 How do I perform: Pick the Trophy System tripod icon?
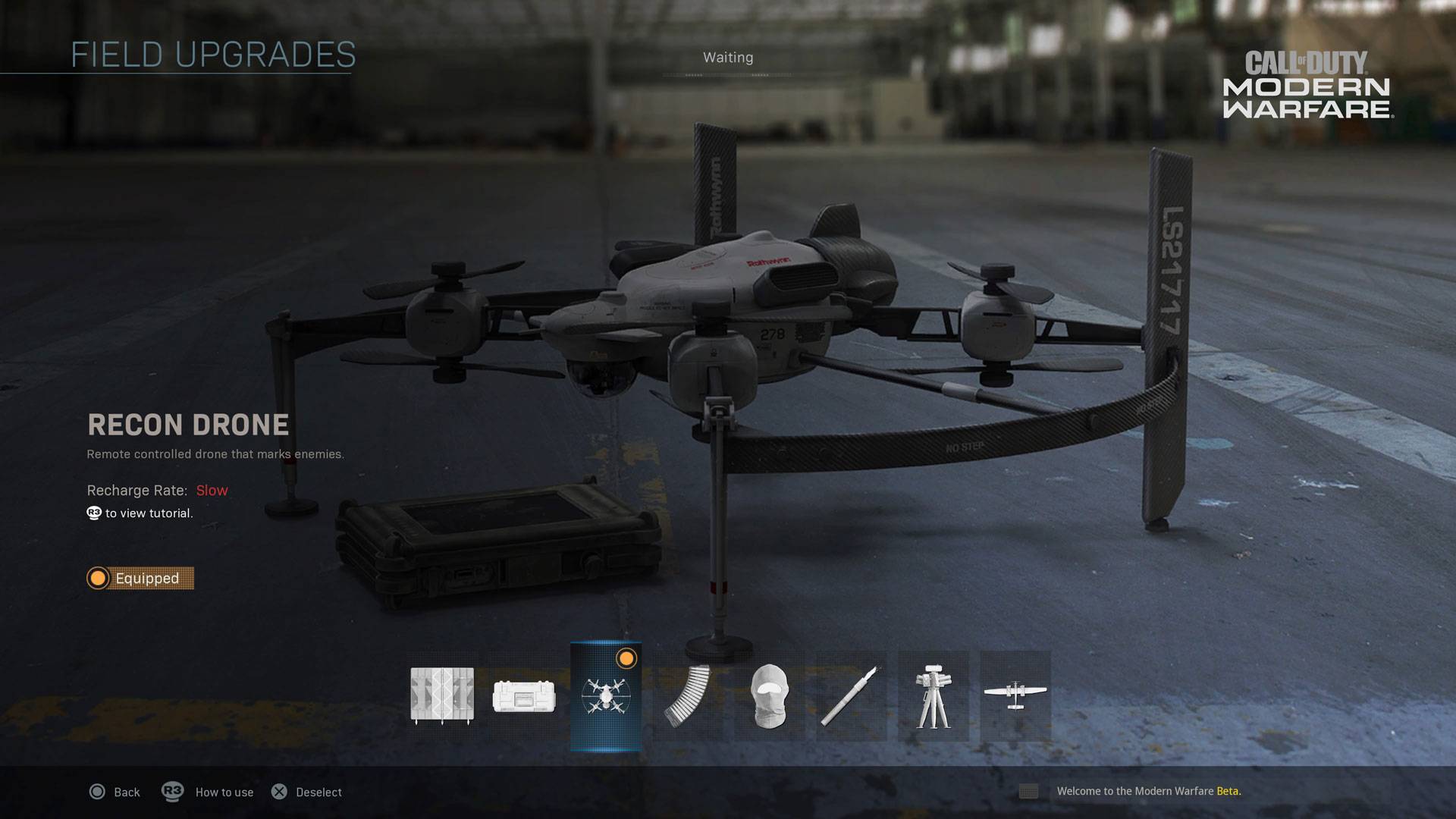pos(933,695)
